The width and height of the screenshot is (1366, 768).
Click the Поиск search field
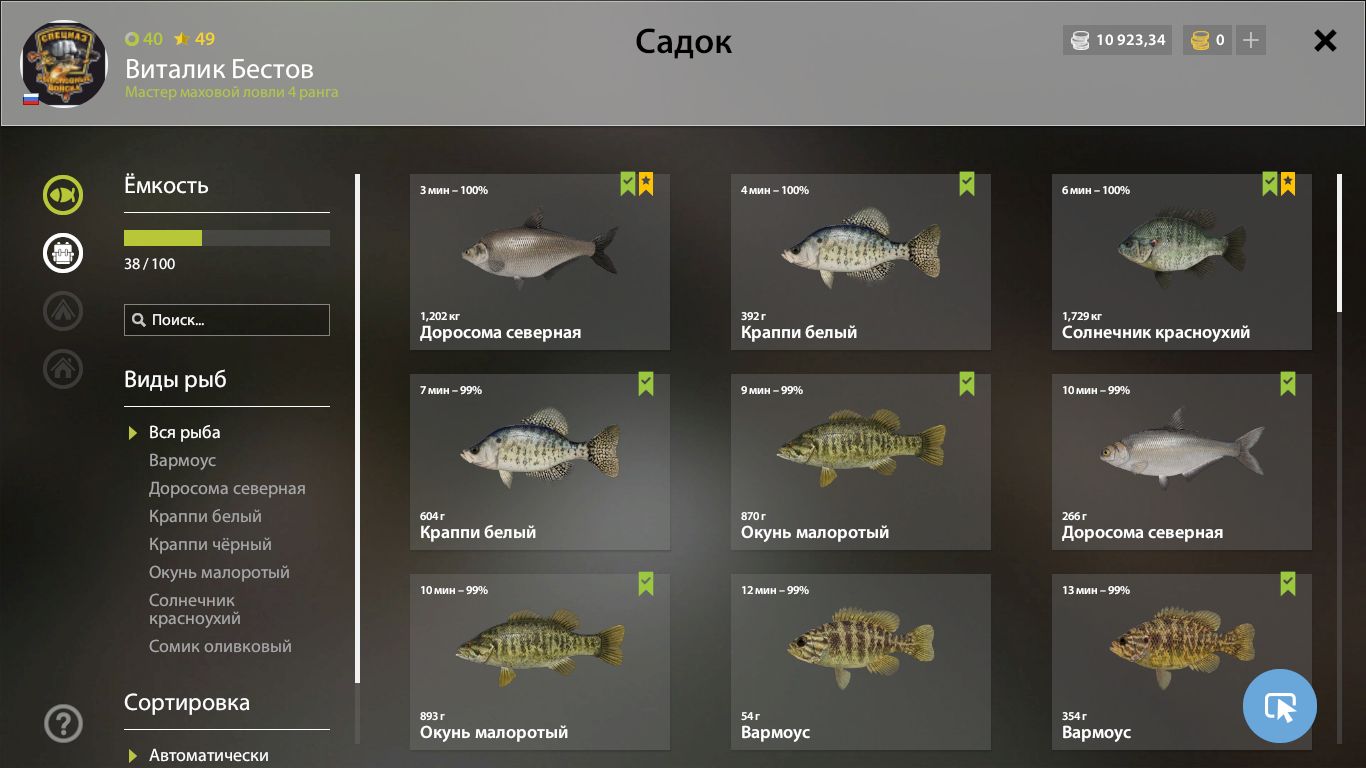click(226, 319)
